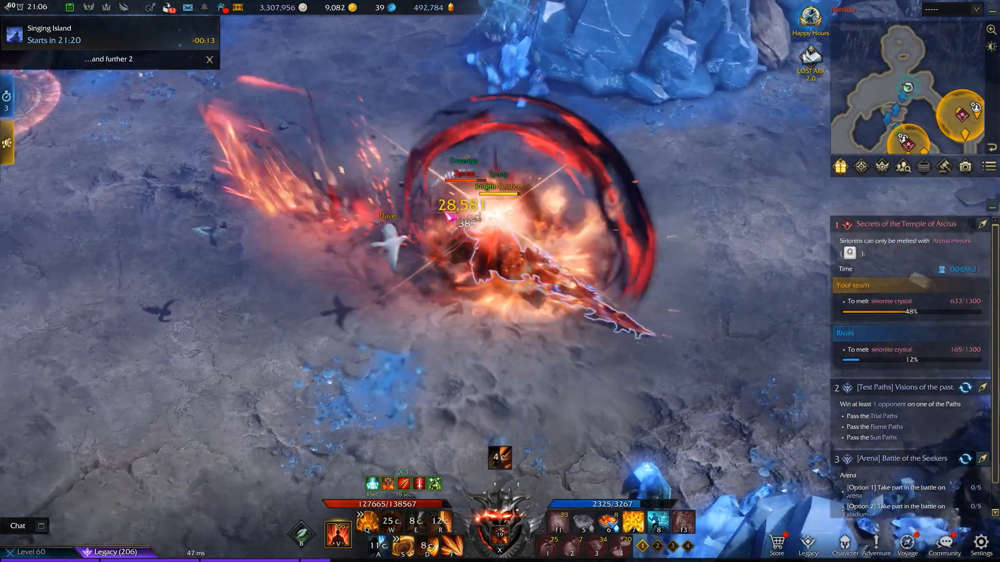
Task: Click the Happy Hours event icon
Action: pyautogui.click(x=810, y=20)
